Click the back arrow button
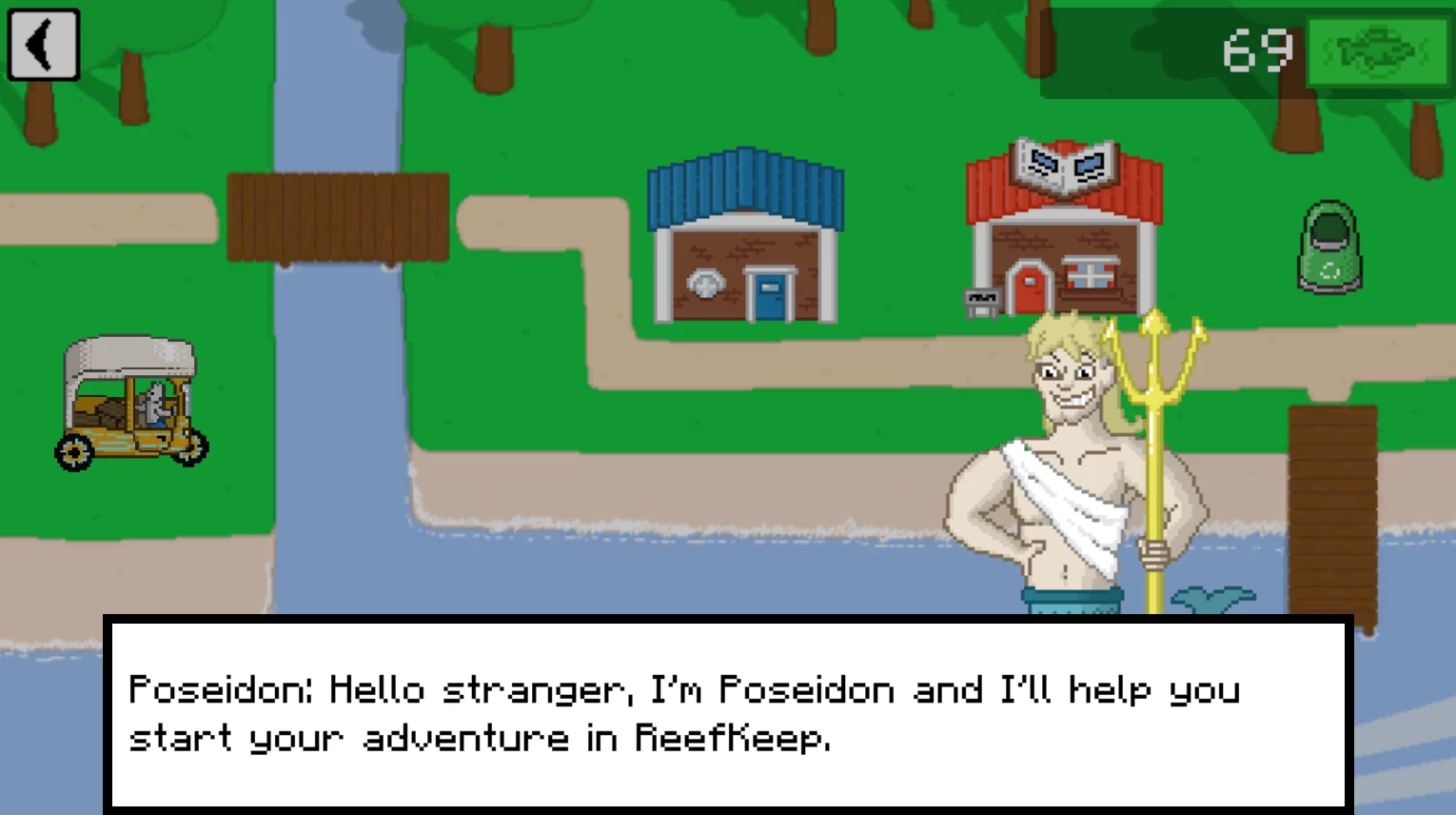1456x815 pixels. point(43,46)
